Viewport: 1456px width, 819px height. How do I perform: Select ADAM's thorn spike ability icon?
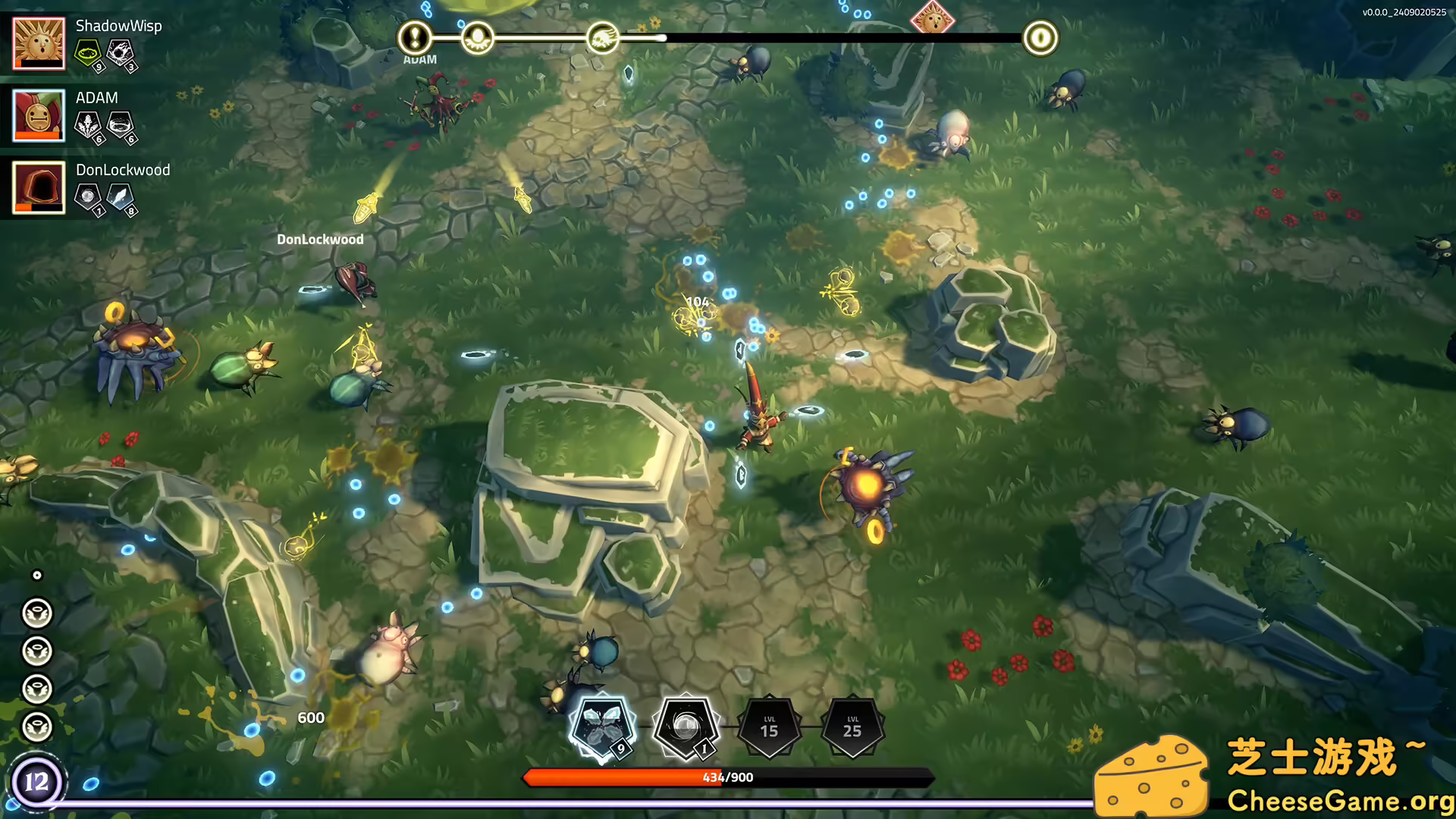click(x=86, y=122)
